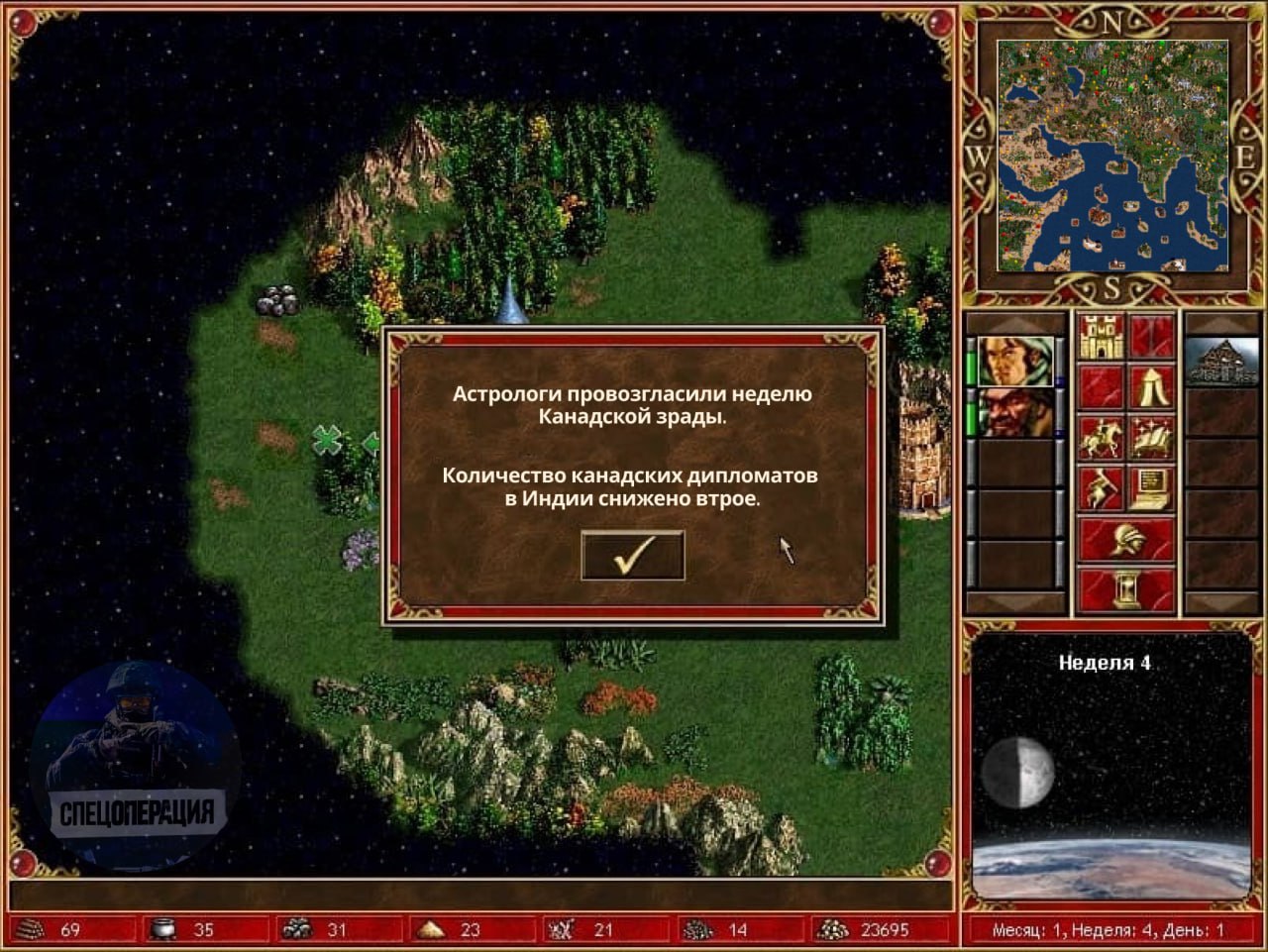
Task: End the turn with the hourglass button
Action: coord(1125,589)
